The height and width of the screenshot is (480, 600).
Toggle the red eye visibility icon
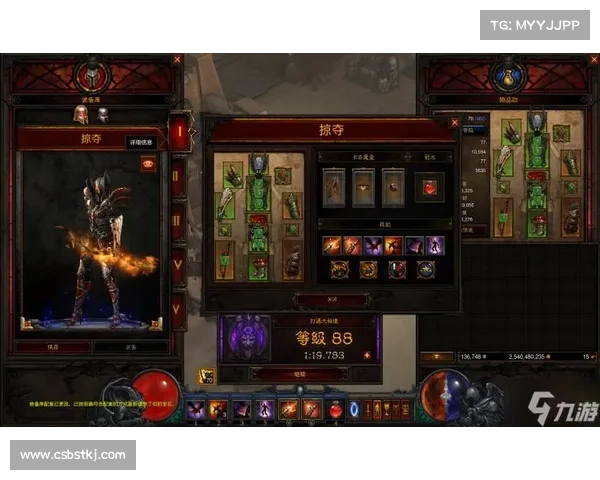tap(149, 165)
